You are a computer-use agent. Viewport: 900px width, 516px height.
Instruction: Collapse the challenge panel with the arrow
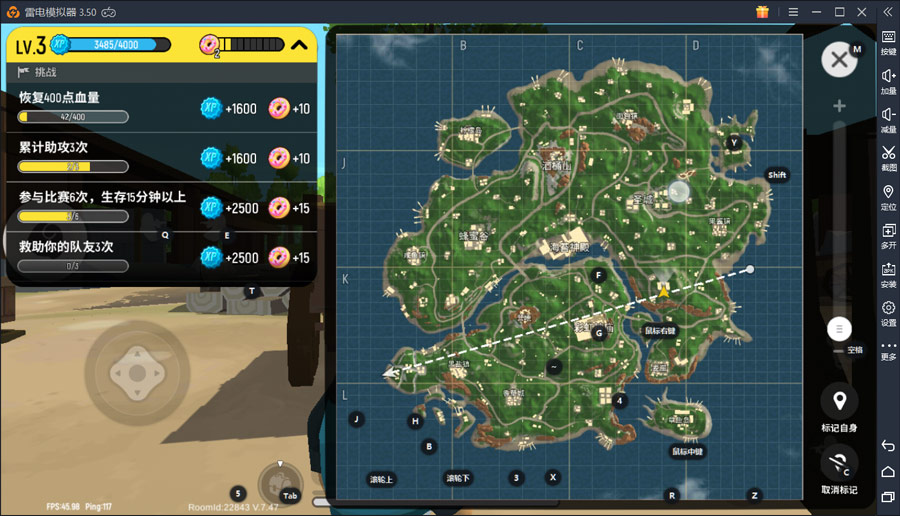click(x=299, y=44)
